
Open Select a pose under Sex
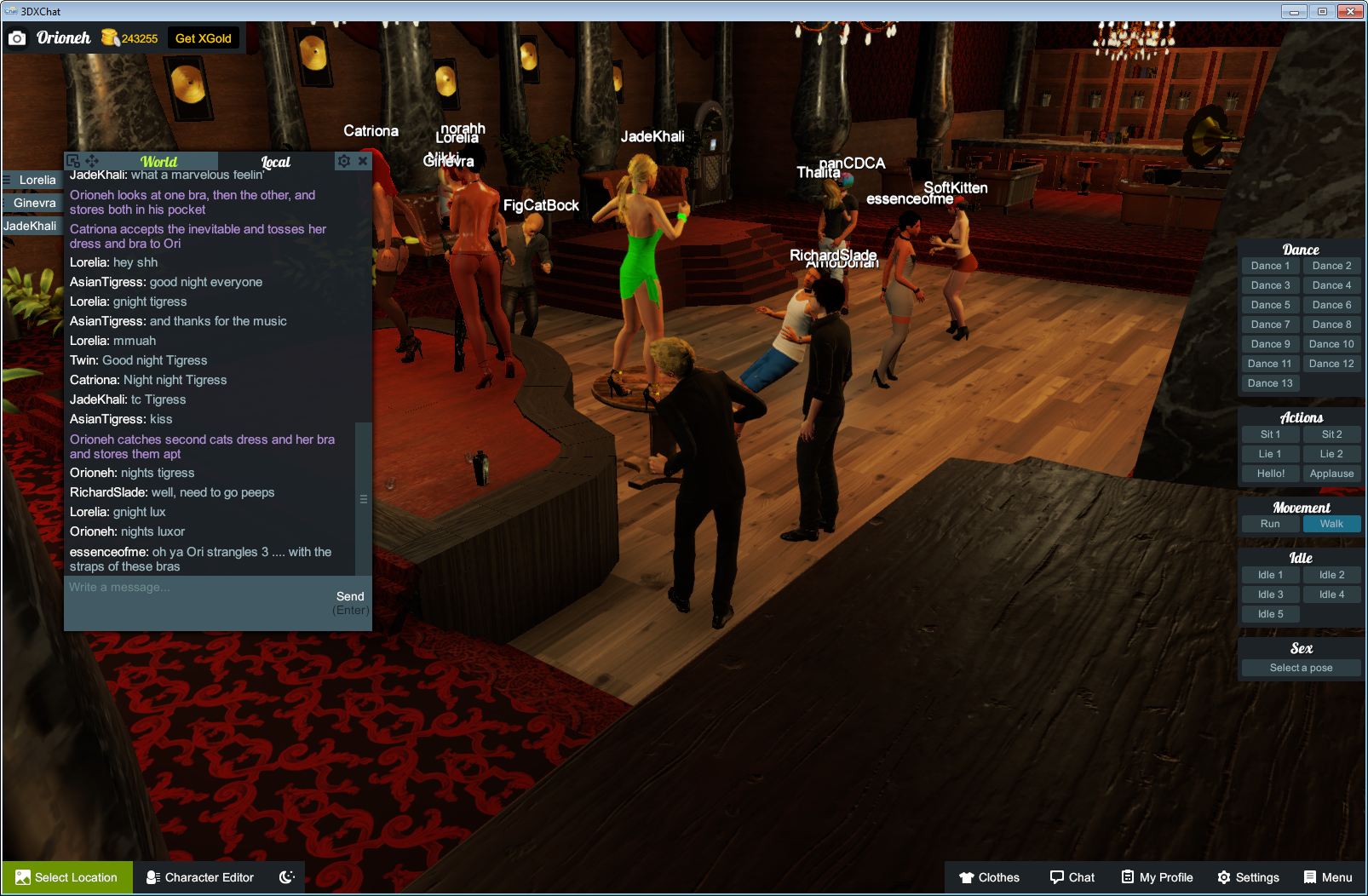coord(1301,668)
